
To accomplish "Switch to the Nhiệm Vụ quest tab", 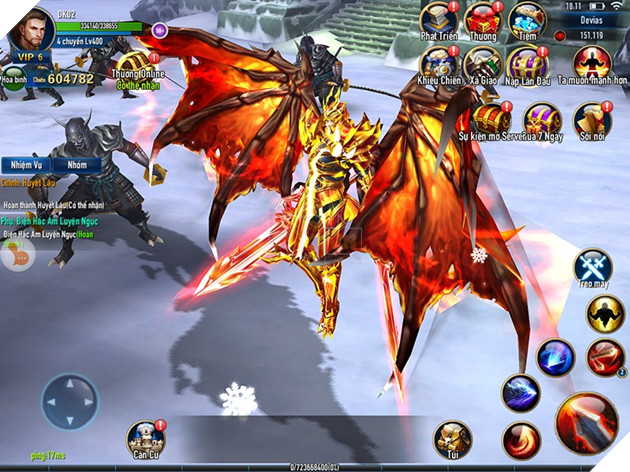I will pos(23,164).
